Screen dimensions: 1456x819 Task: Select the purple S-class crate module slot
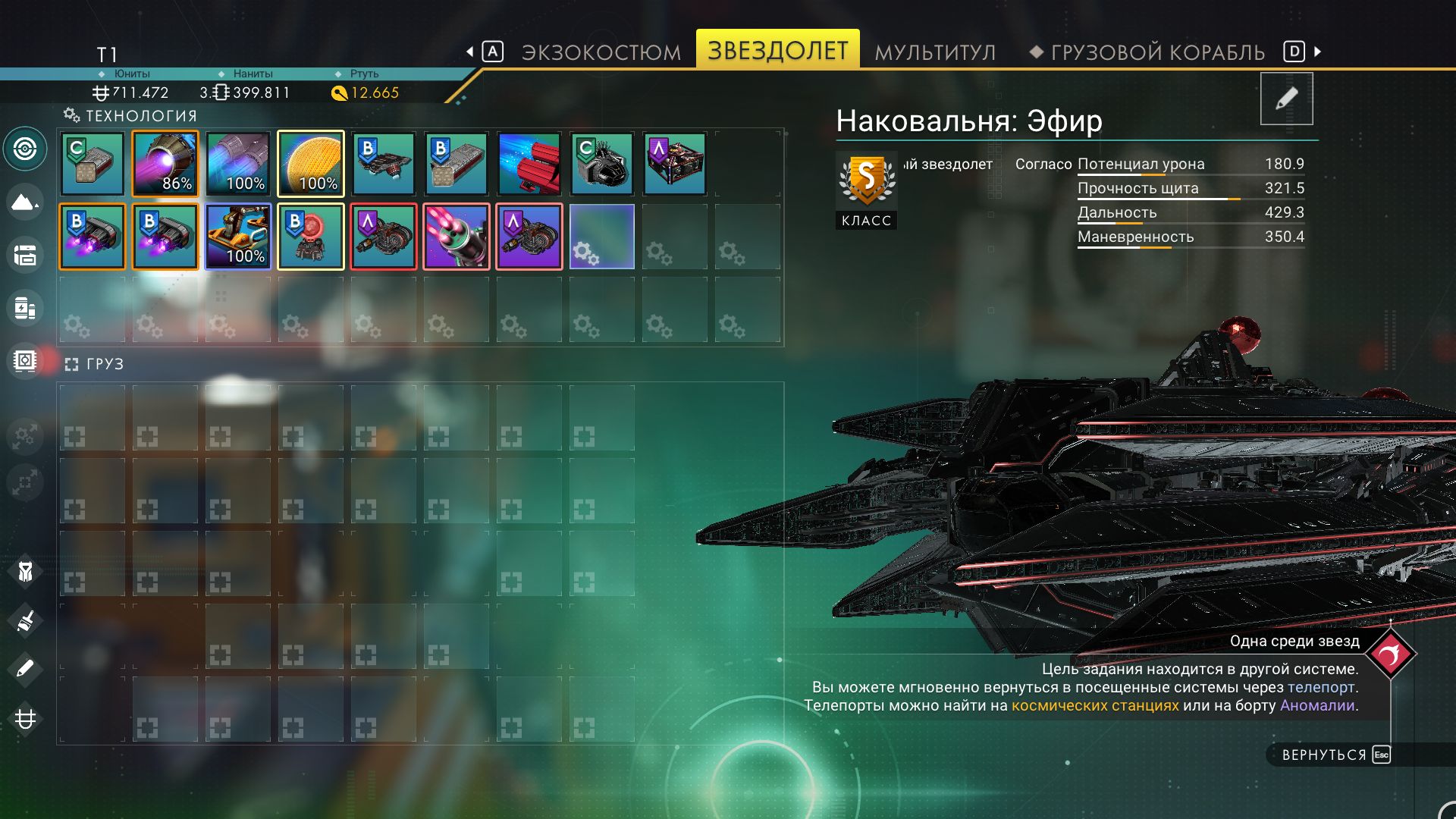click(675, 164)
